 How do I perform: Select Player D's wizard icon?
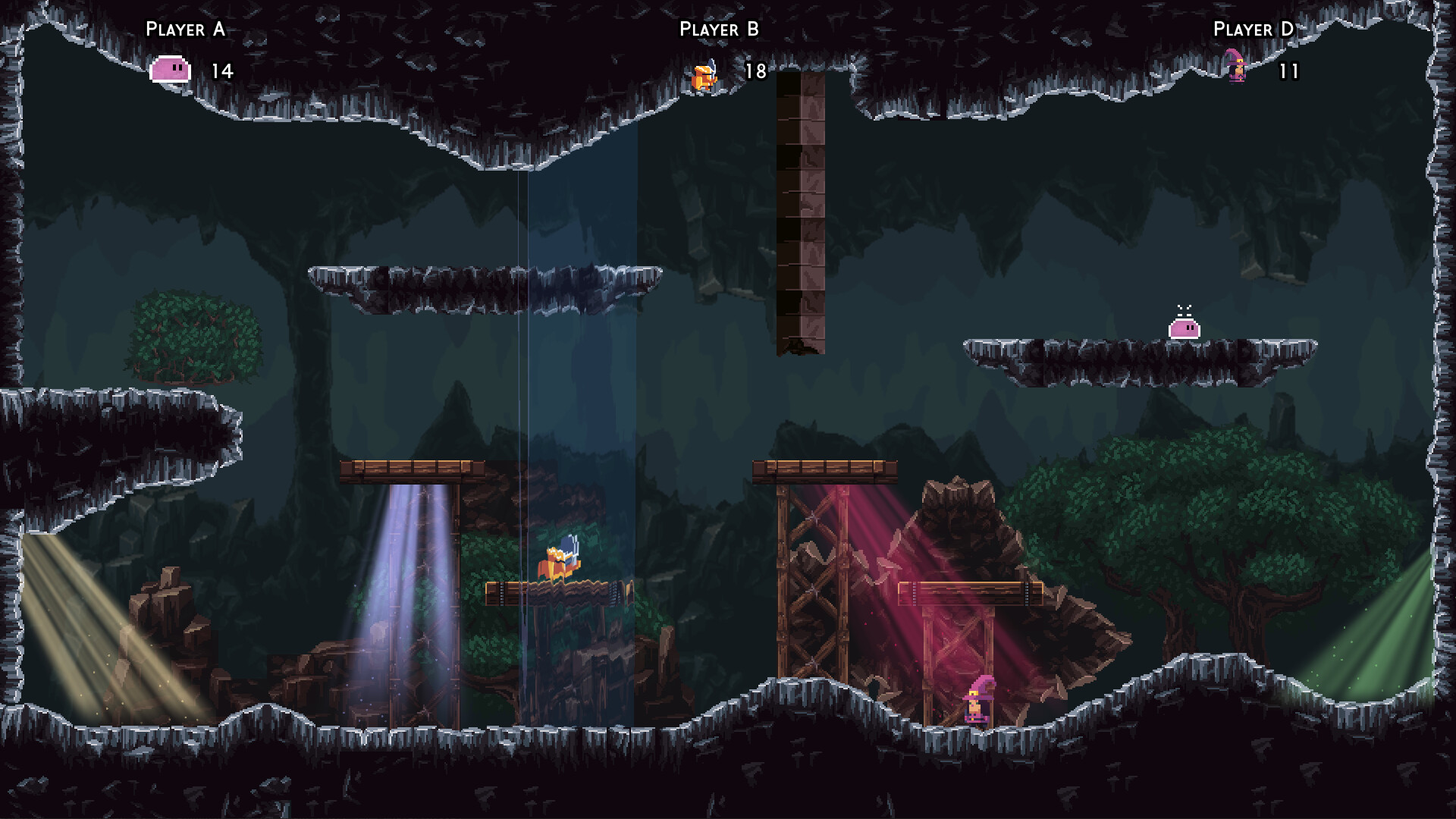coord(1237,70)
